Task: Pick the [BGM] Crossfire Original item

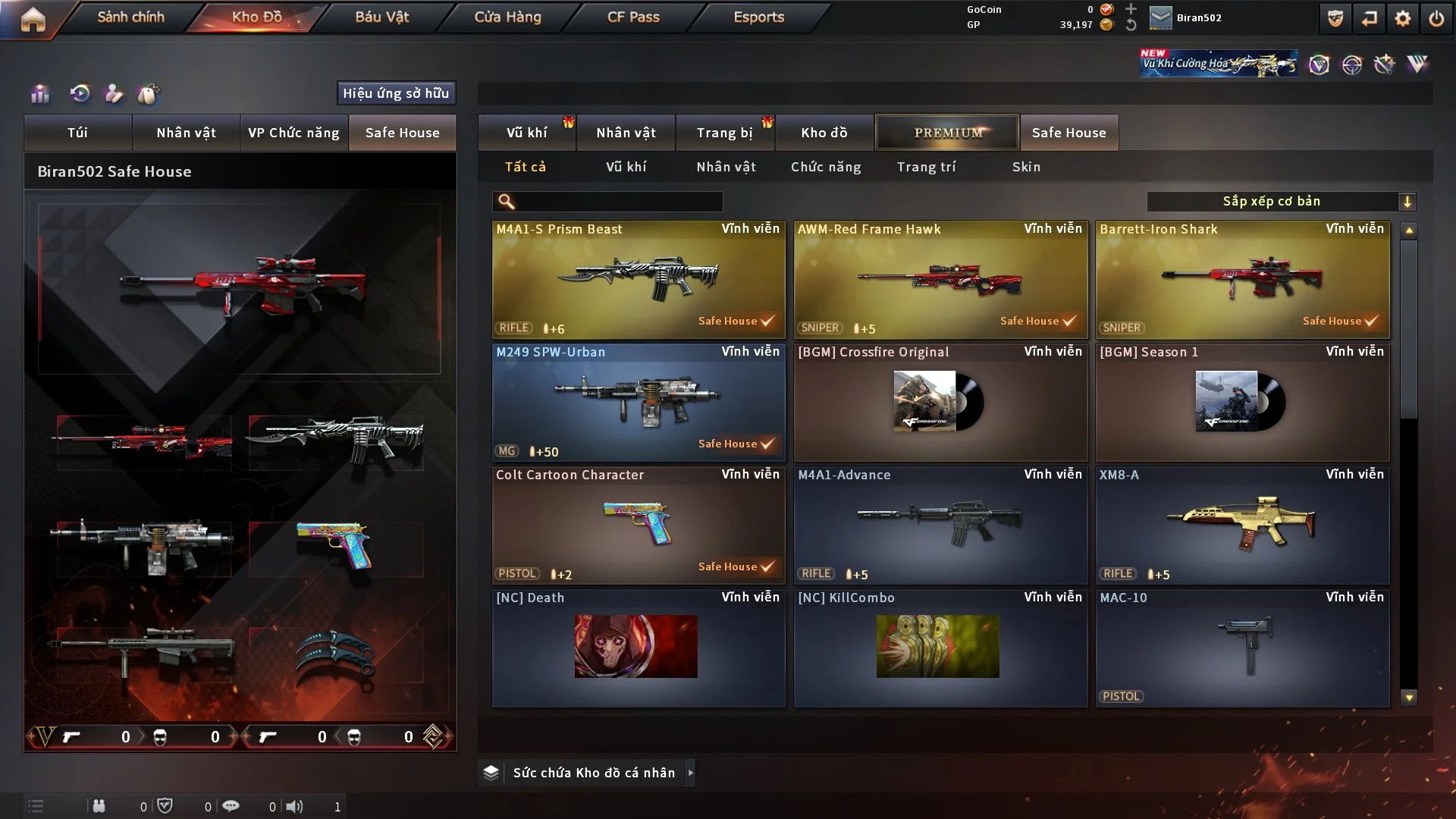Action: 940,402
